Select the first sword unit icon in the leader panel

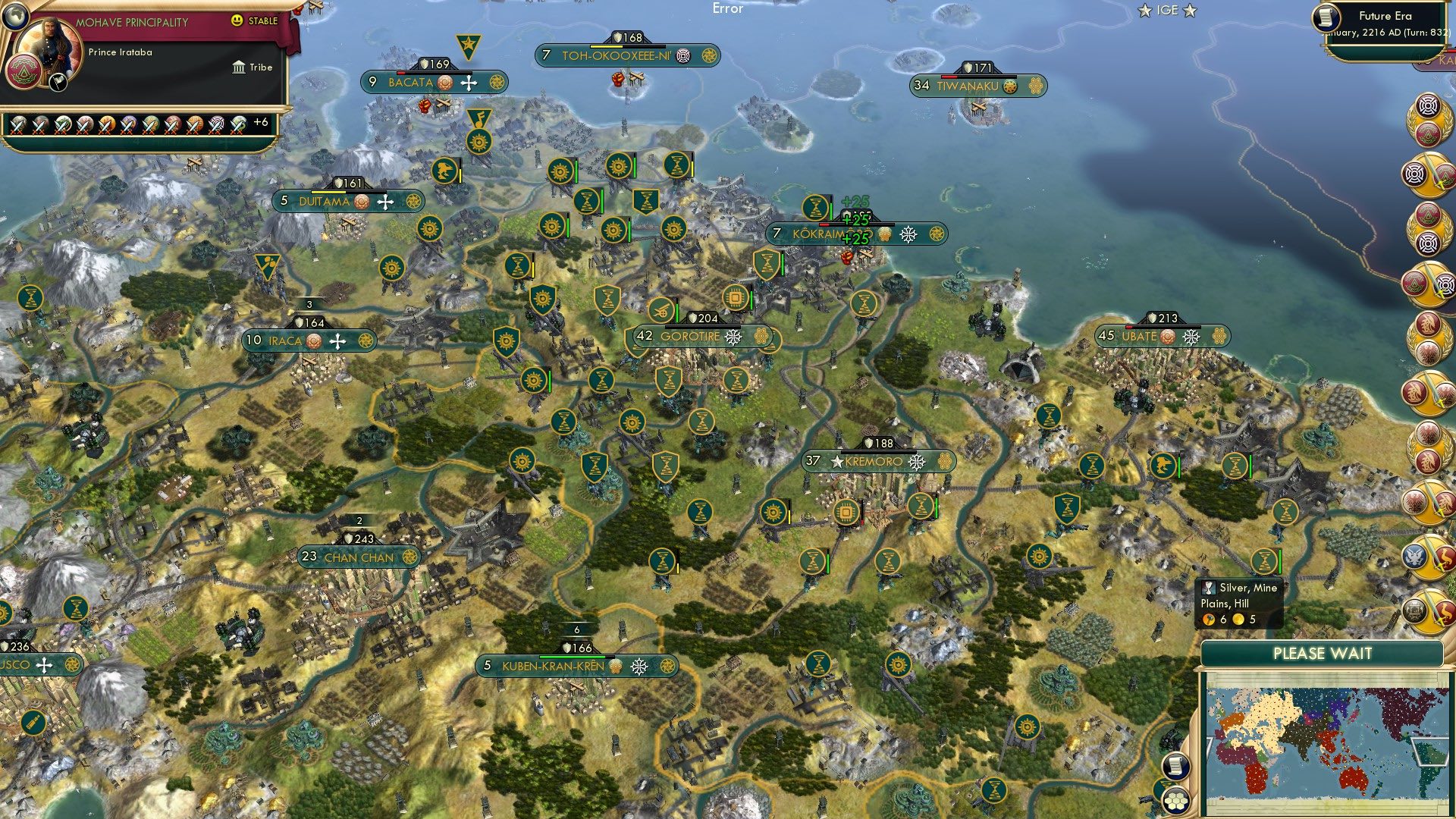point(18,126)
